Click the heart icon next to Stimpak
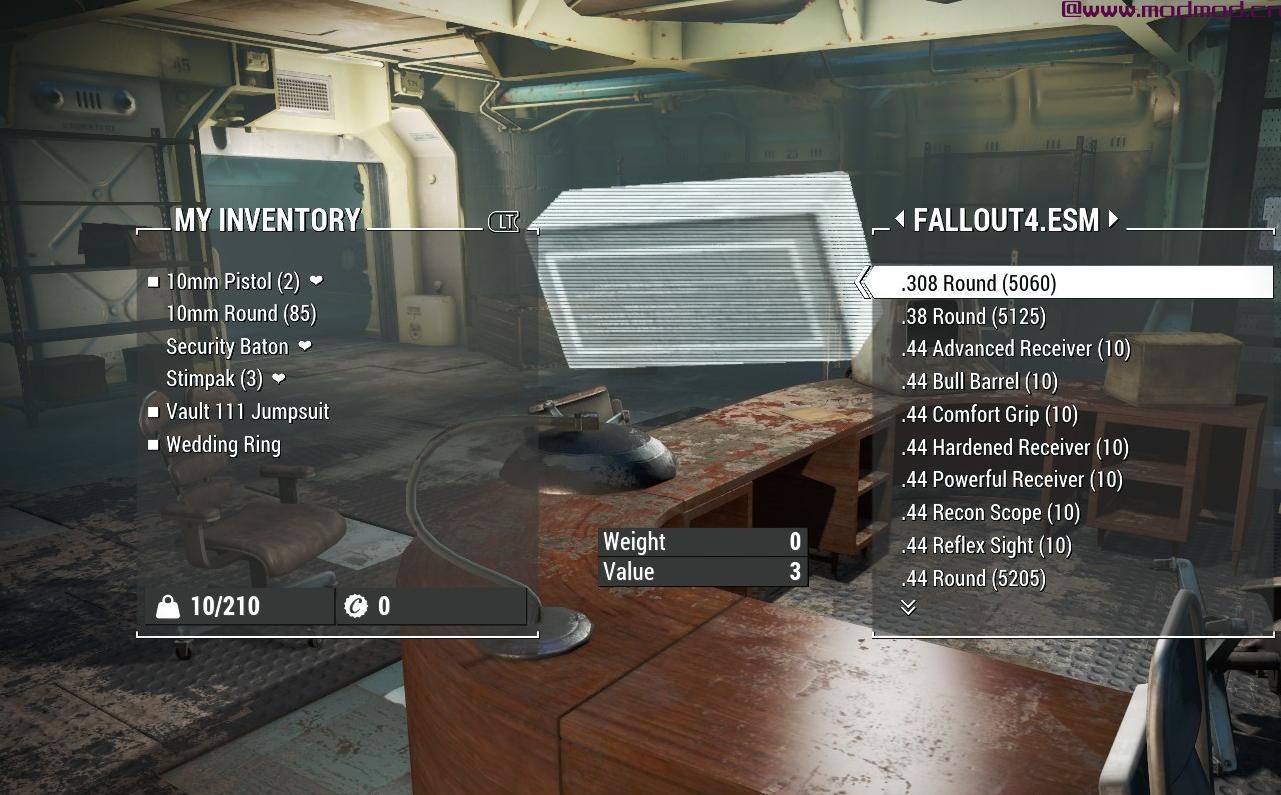 point(278,380)
